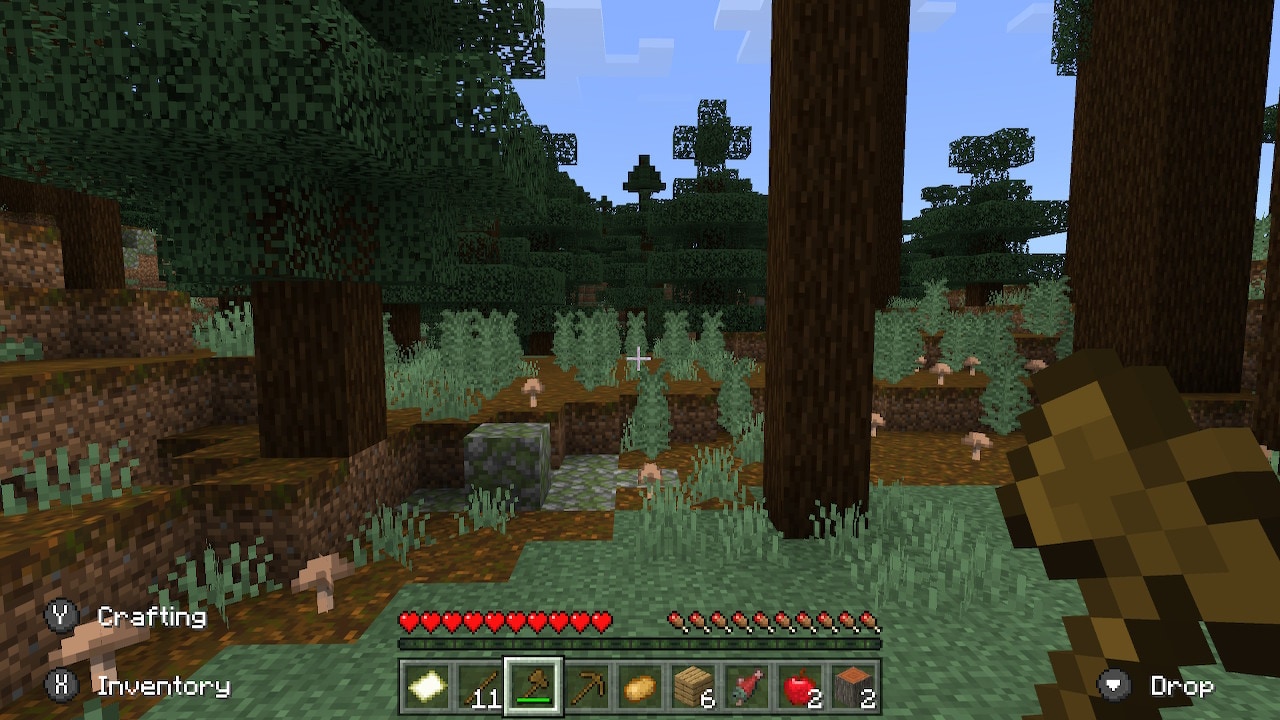Select the potato in the hotbar
The image size is (1280, 720).
640,687
